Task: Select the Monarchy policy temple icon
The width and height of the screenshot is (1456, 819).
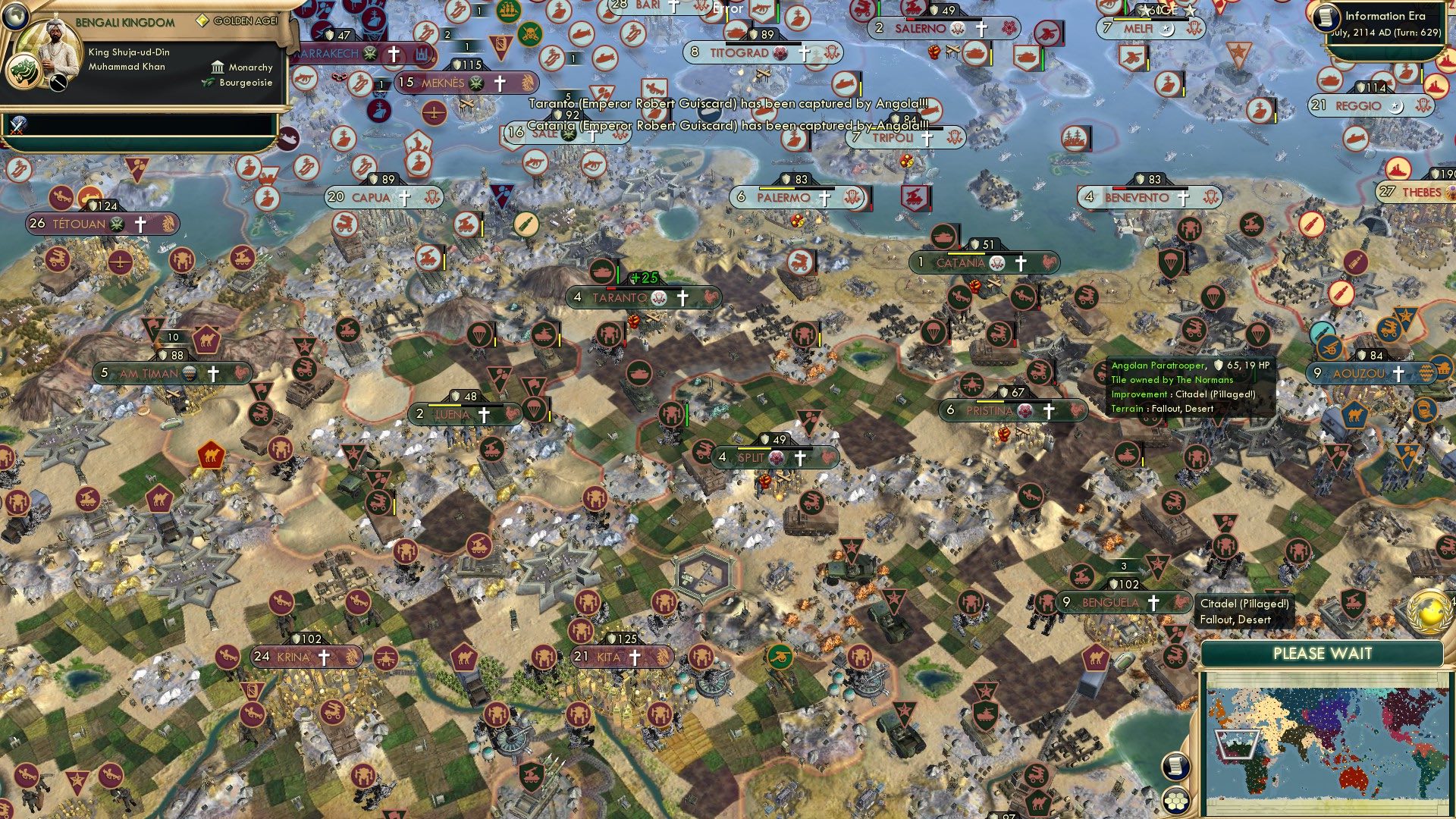Action: click(x=217, y=67)
